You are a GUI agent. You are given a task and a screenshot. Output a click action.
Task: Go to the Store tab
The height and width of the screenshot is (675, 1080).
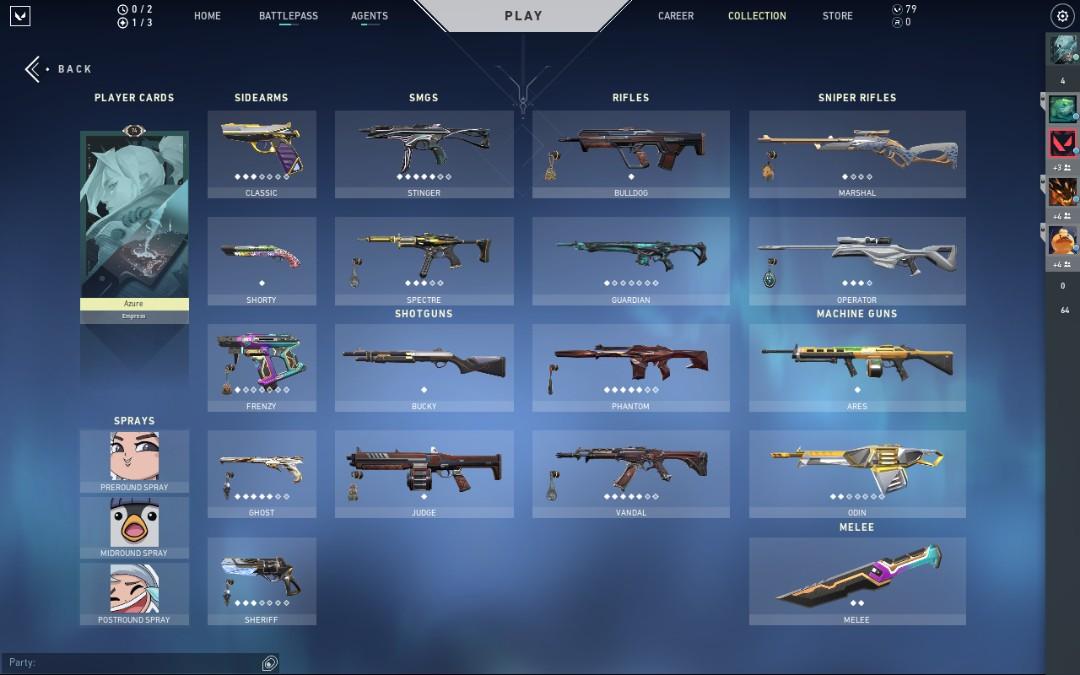click(x=837, y=16)
